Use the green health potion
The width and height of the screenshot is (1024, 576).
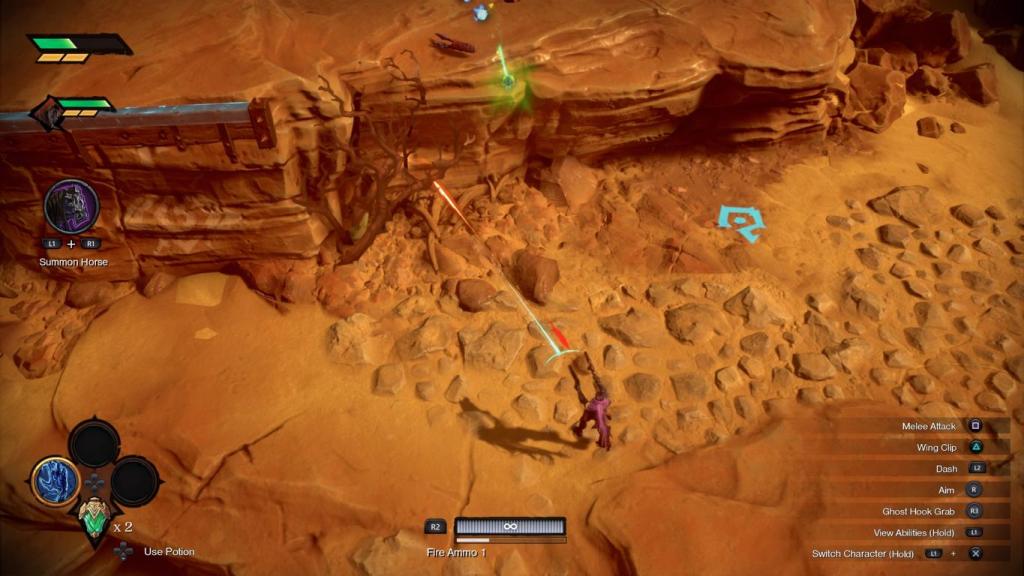click(94, 519)
